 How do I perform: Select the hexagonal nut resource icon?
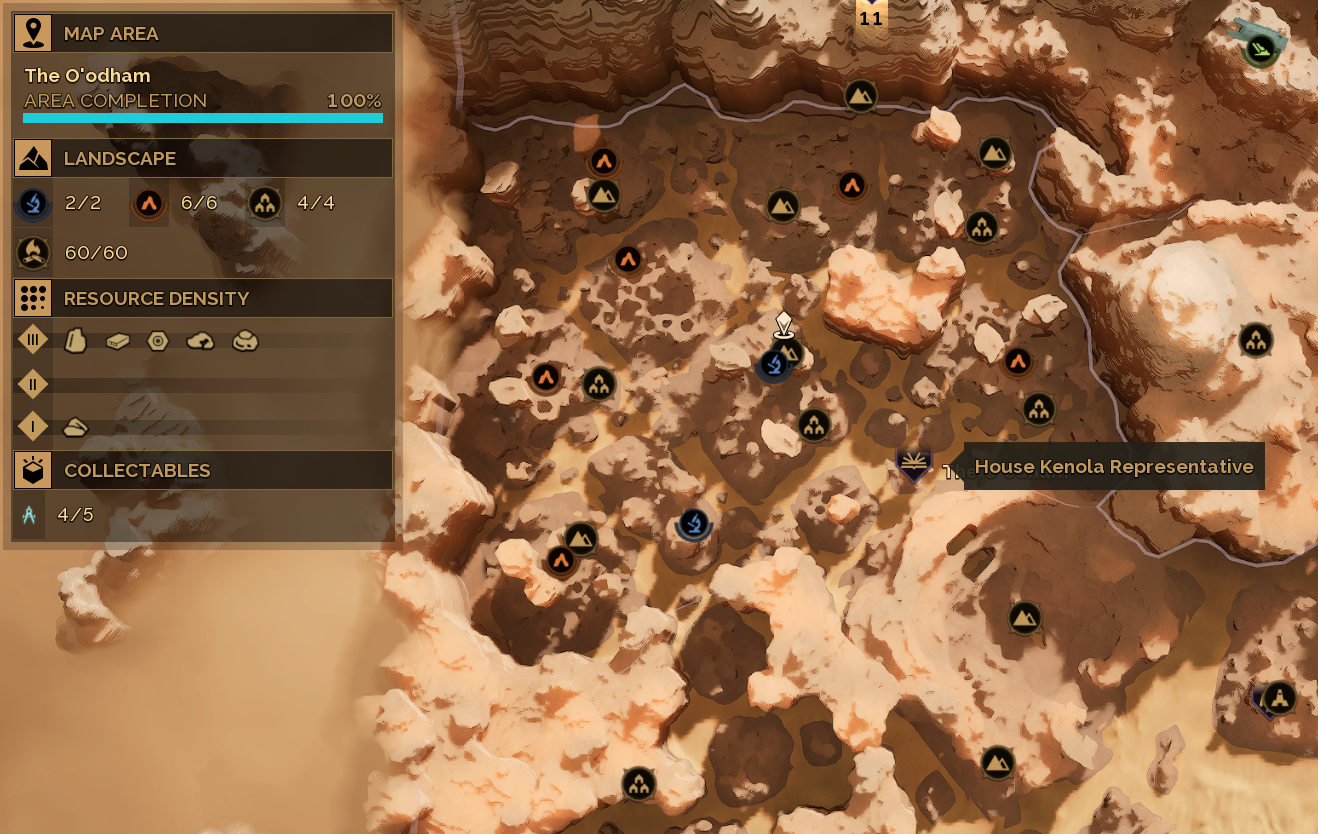coord(158,341)
